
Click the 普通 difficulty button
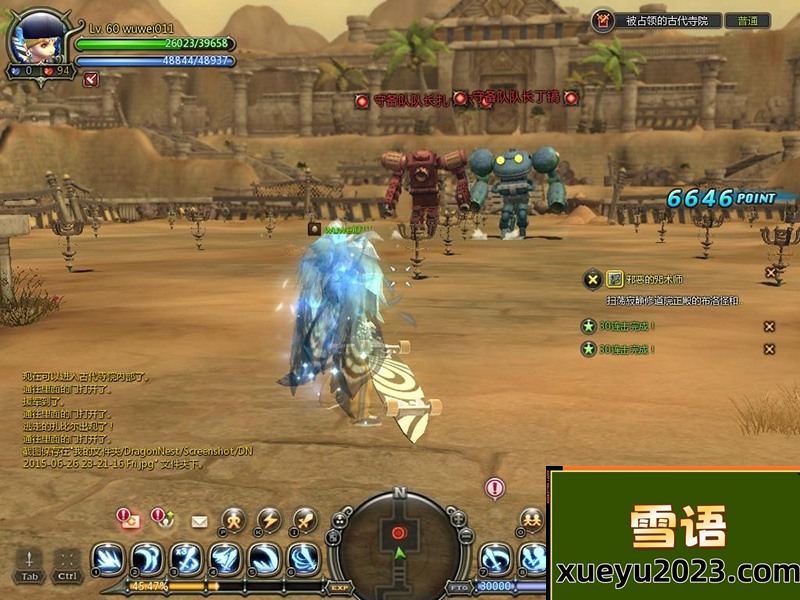[x=748, y=21]
